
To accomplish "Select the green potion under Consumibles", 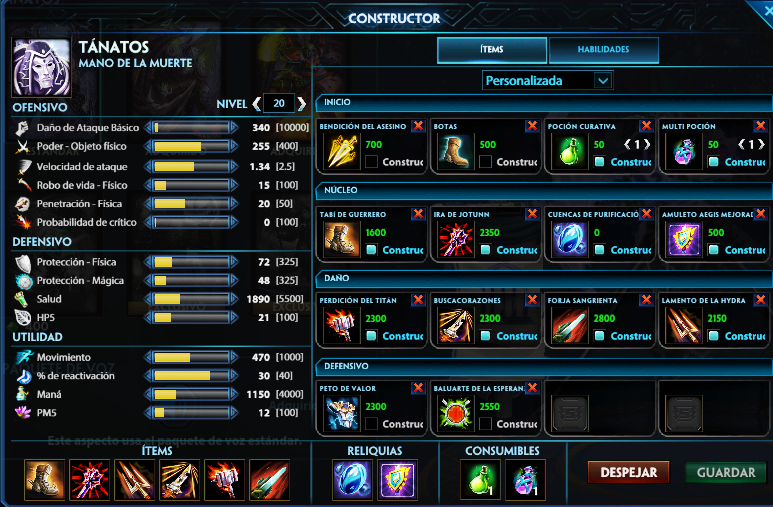I will click(479, 480).
